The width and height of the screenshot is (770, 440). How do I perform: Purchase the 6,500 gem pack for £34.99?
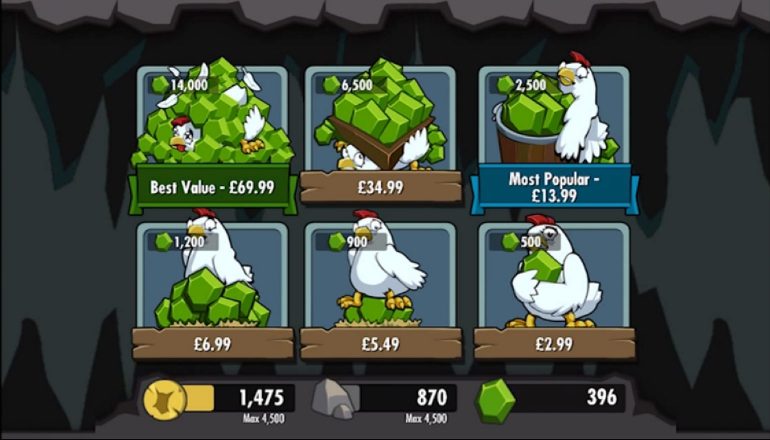click(x=380, y=187)
